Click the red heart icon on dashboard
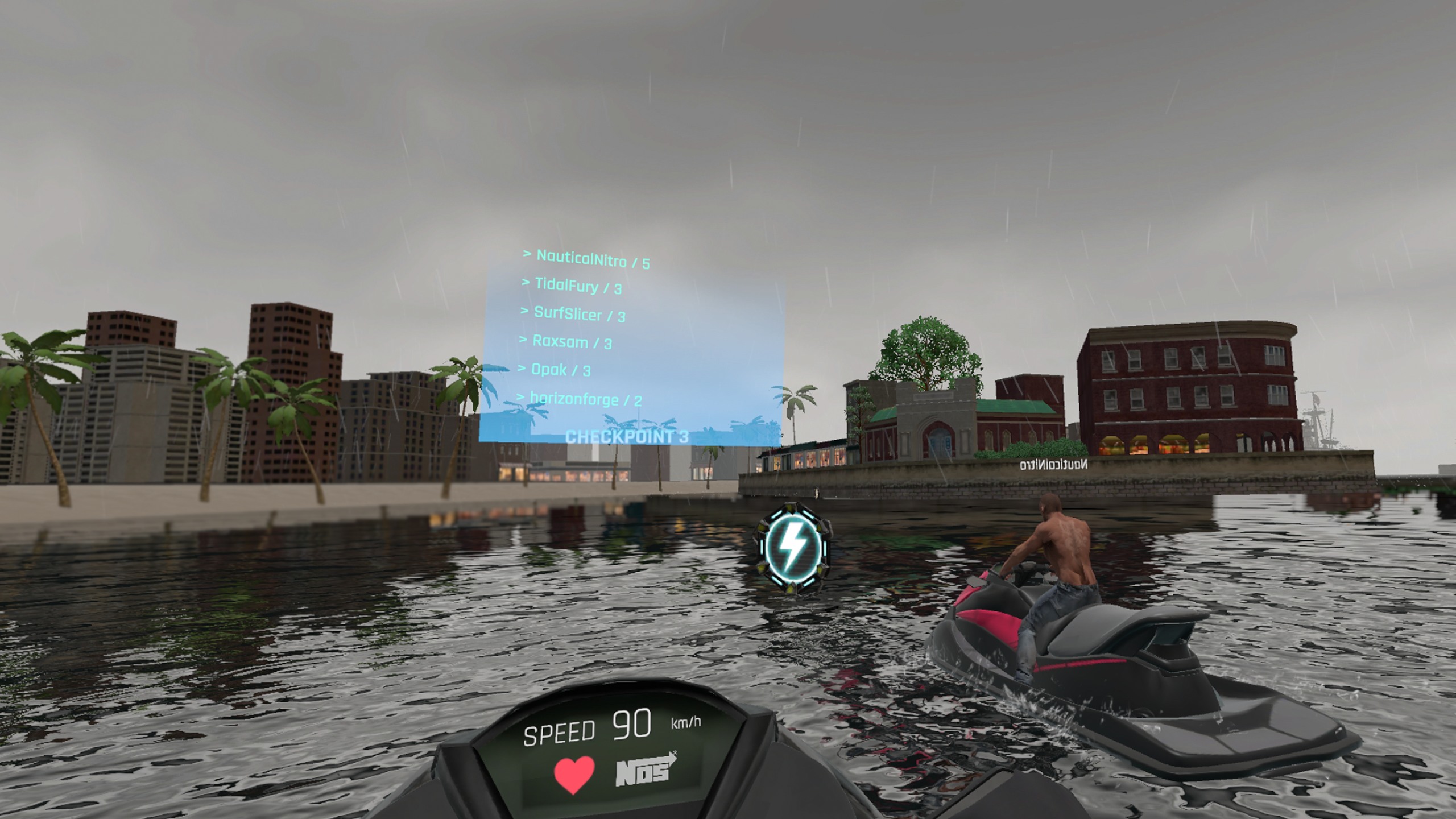This screenshot has width=1456, height=819. [574, 775]
